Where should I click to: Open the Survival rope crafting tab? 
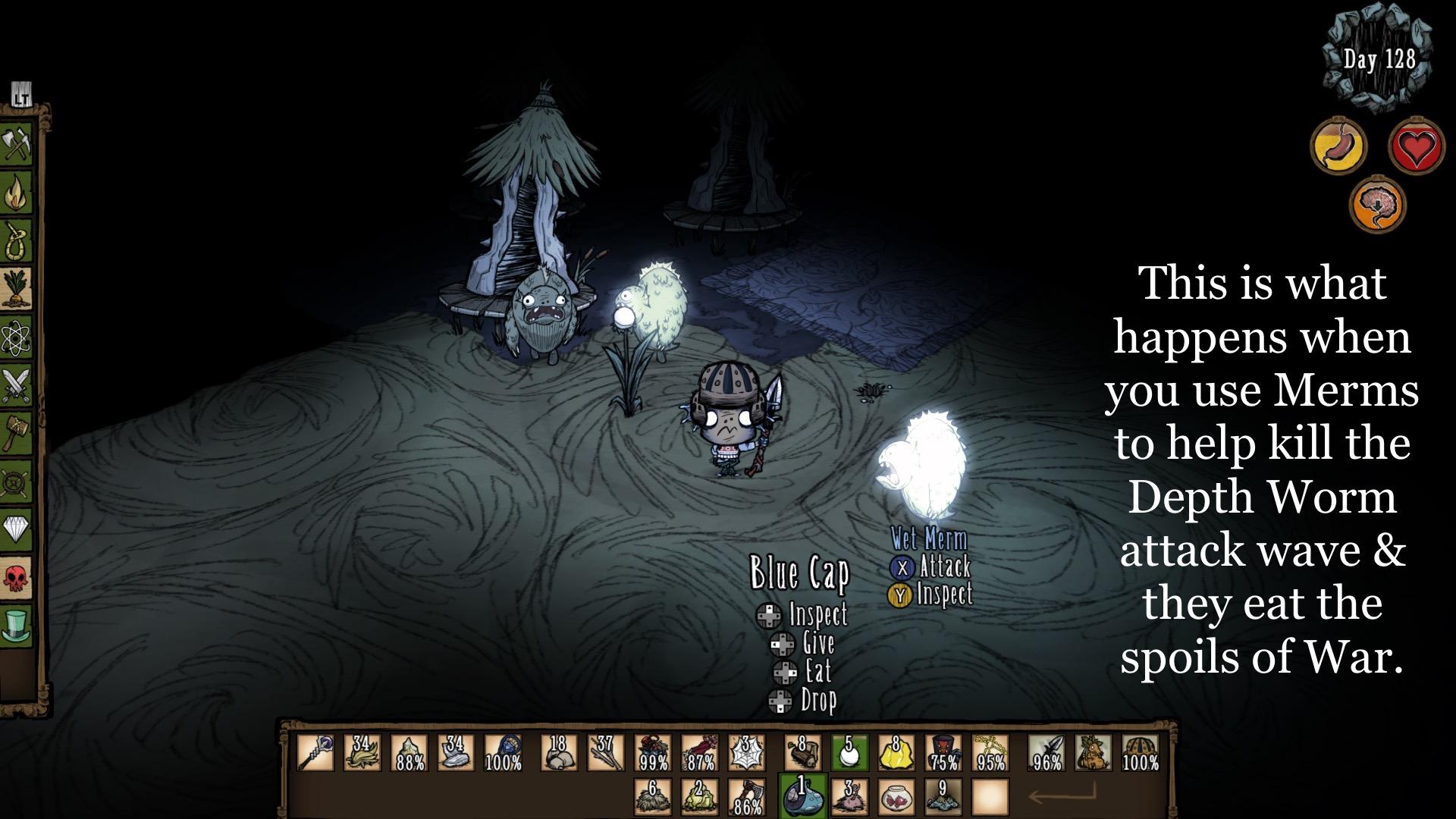[x=17, y=241]
